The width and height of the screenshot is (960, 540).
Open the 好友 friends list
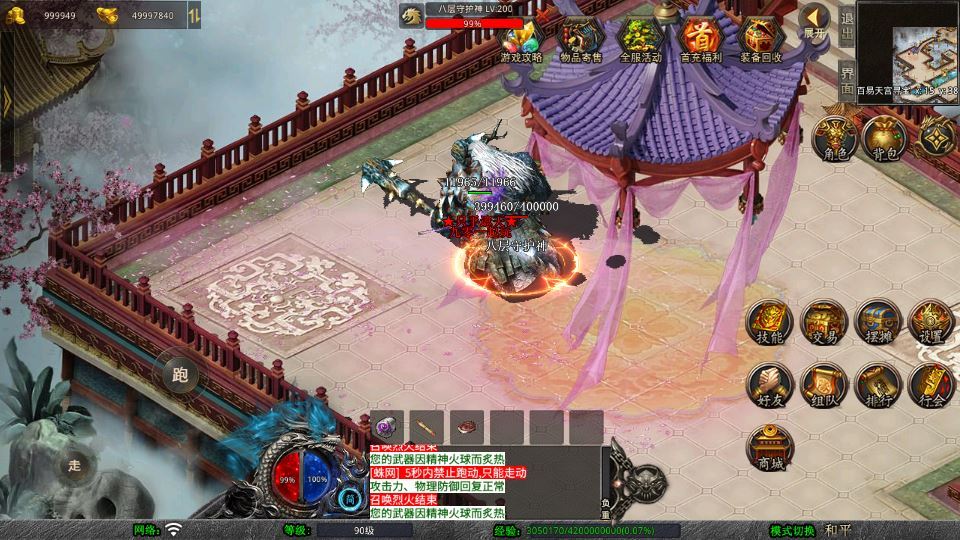point(770,385)
